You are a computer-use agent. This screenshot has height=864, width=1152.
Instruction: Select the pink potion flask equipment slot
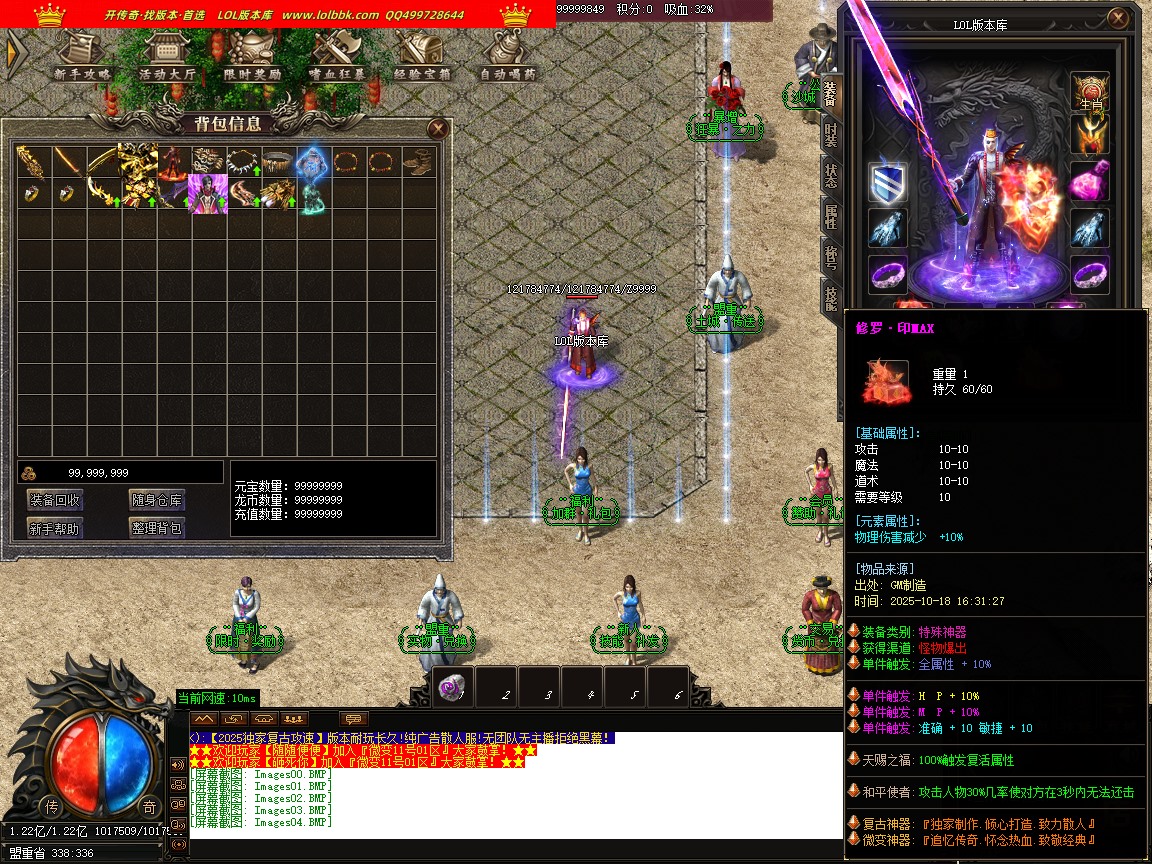[1090, 182]
